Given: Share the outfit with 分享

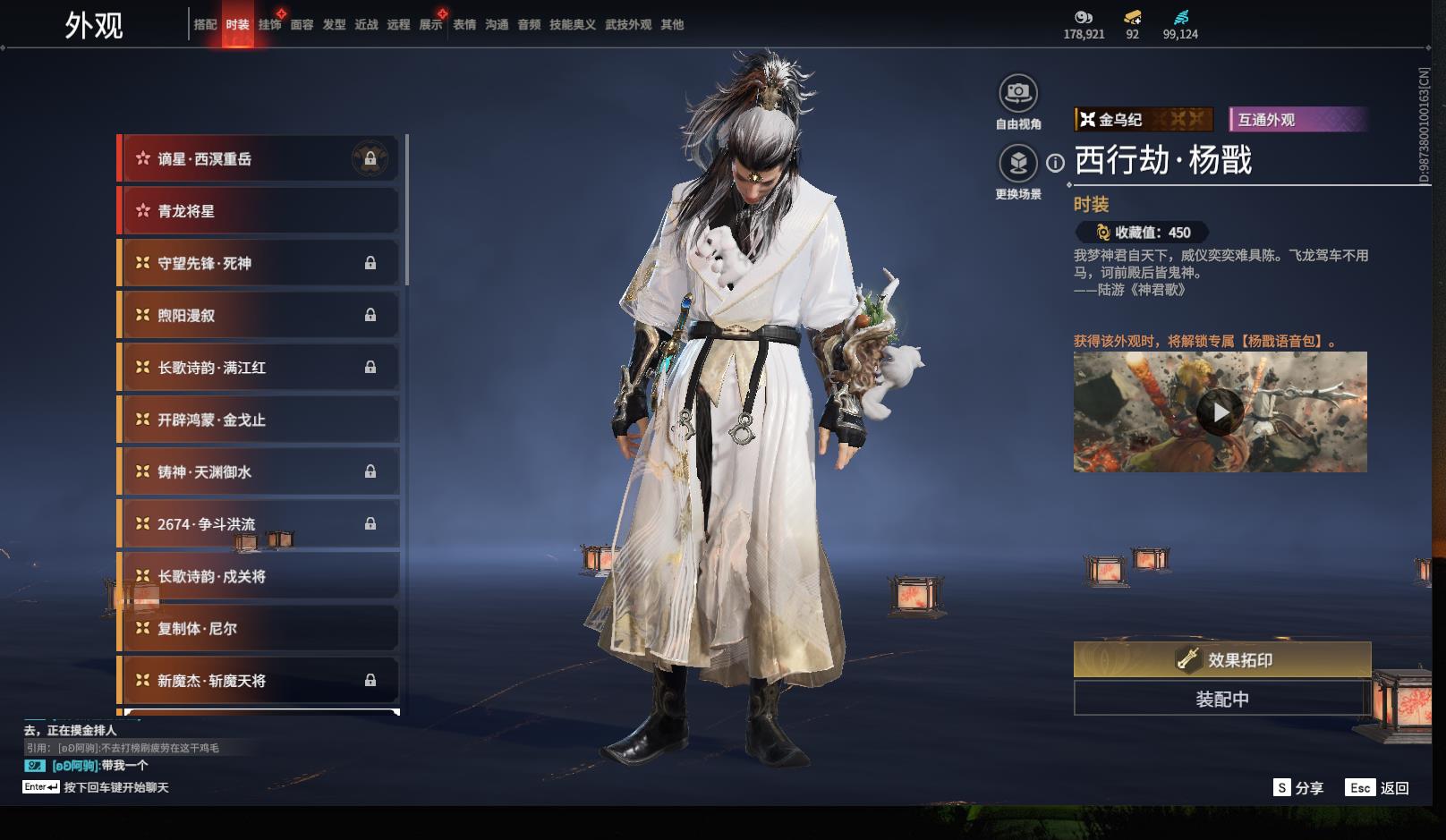Looking at the screenshot, I should point(1299,788).
